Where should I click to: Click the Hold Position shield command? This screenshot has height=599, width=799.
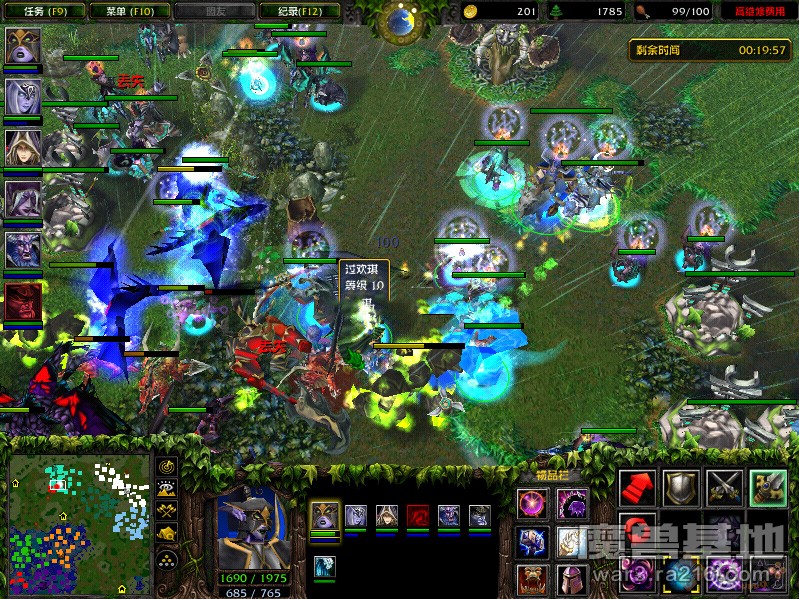[x=681, y=487]
